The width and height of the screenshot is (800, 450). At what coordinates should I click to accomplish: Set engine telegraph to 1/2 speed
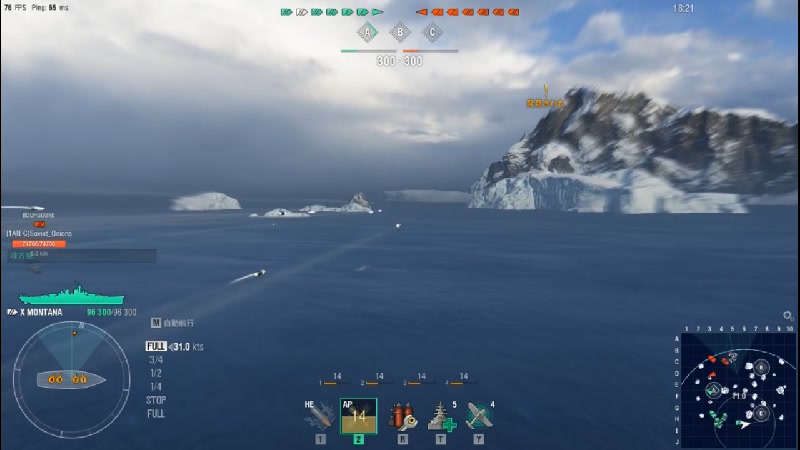(x=156, y=373)
